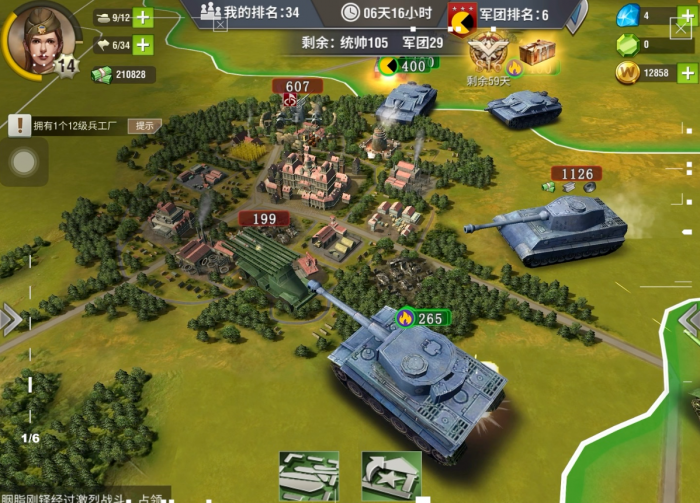Tap the city marker labeled 607
The width and height of the screenshot is (700, 503).
(x=297, y=88)
